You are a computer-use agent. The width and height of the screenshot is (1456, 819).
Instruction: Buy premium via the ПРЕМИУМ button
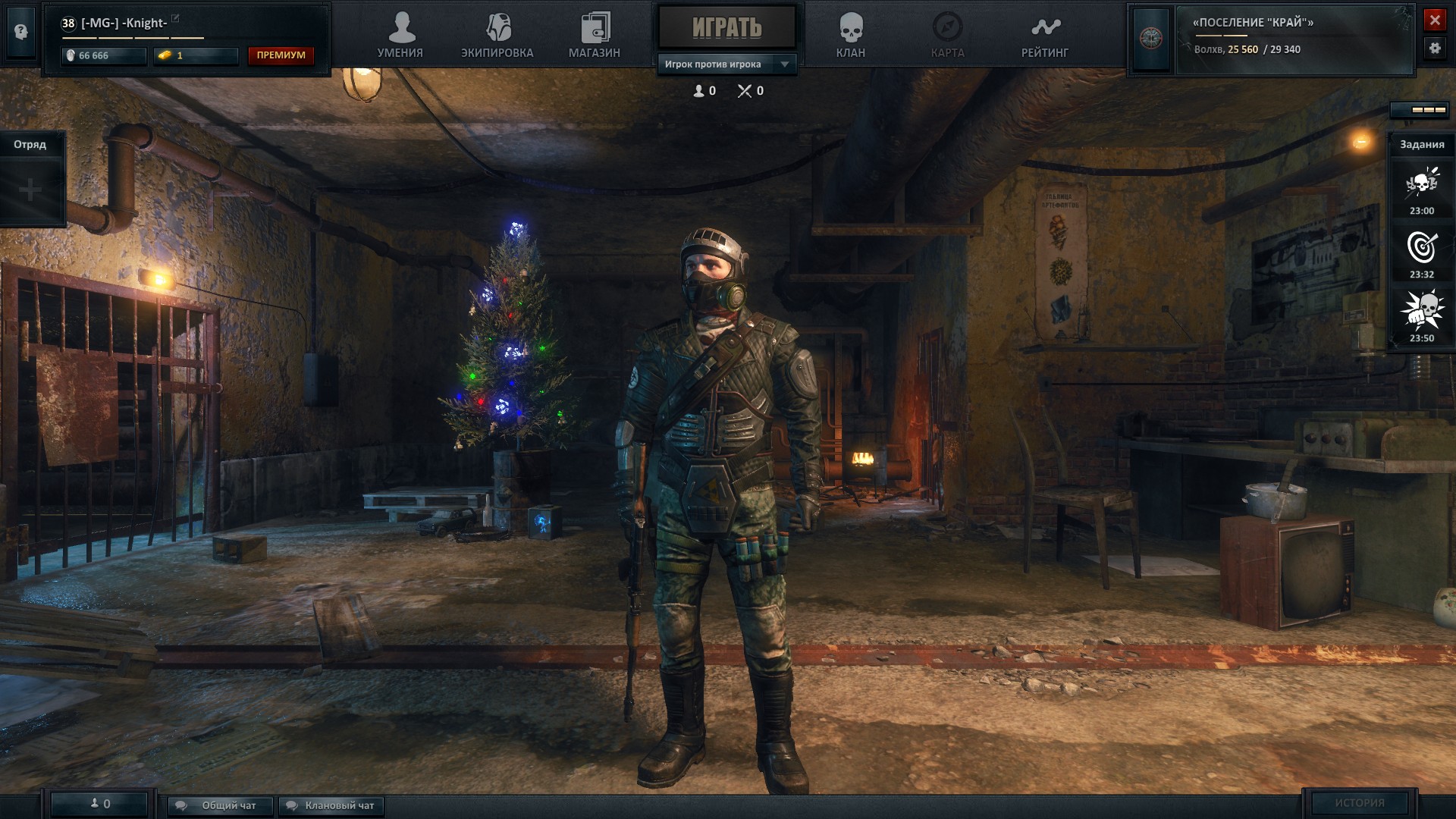coord(281,55)
